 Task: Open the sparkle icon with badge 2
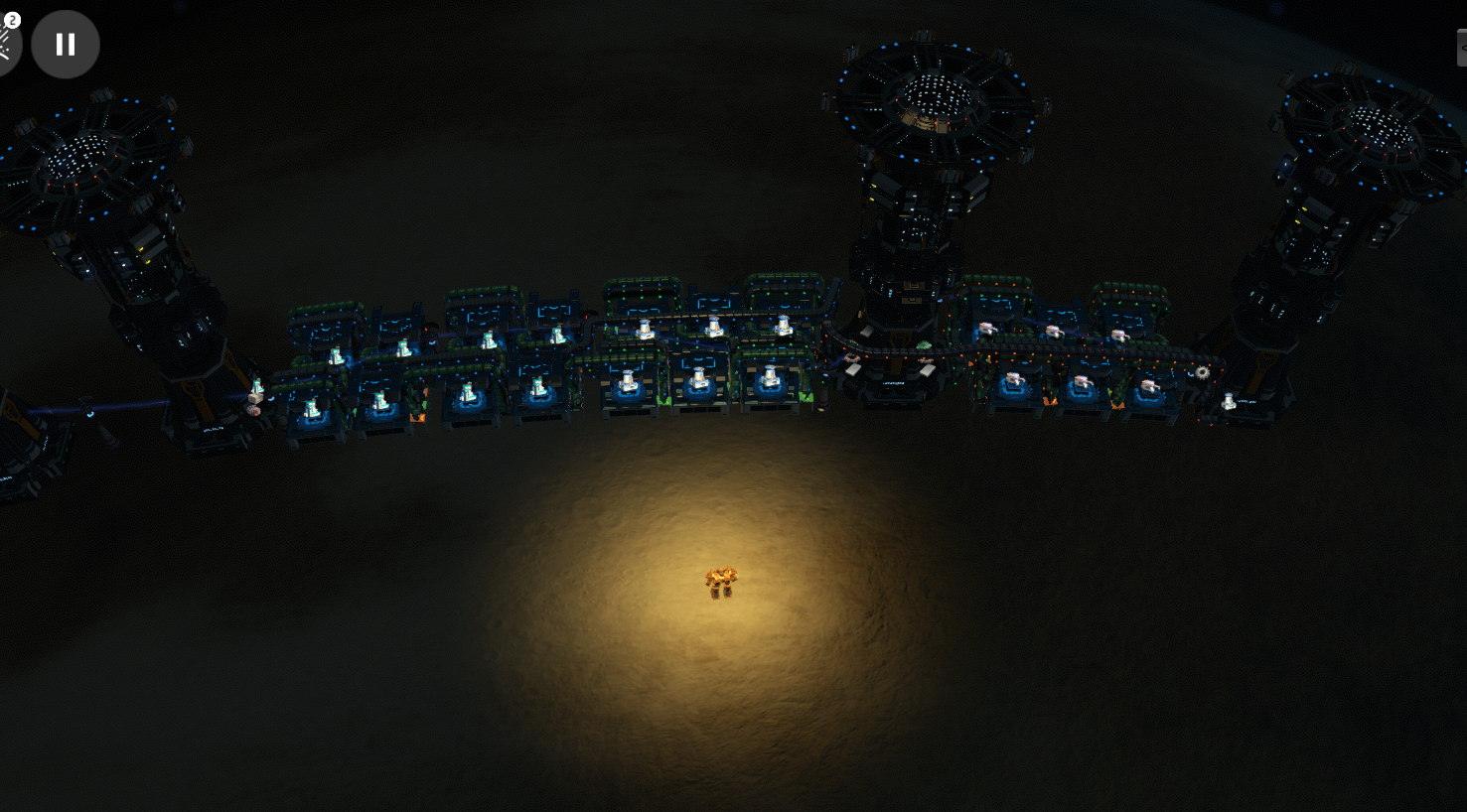[6, 42]
